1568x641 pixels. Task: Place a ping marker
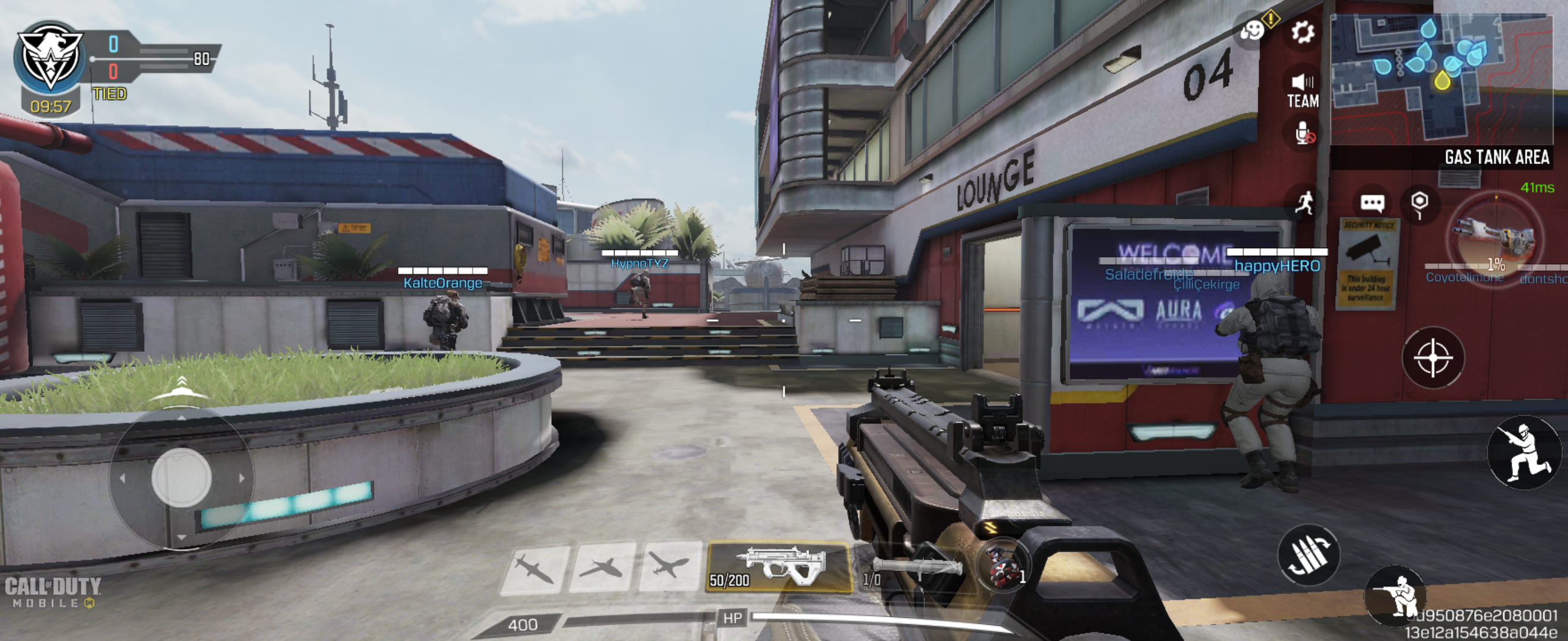point(1420,203)
